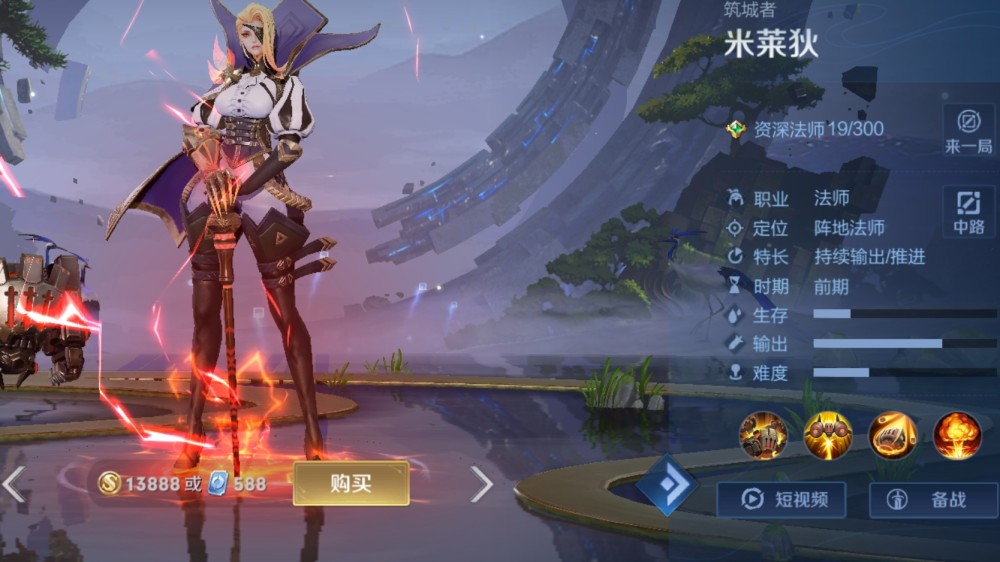Tap the 来一局 play-a-match button
The height and width of the screenshot is (562, 1000).
click(x=968, y=130)
